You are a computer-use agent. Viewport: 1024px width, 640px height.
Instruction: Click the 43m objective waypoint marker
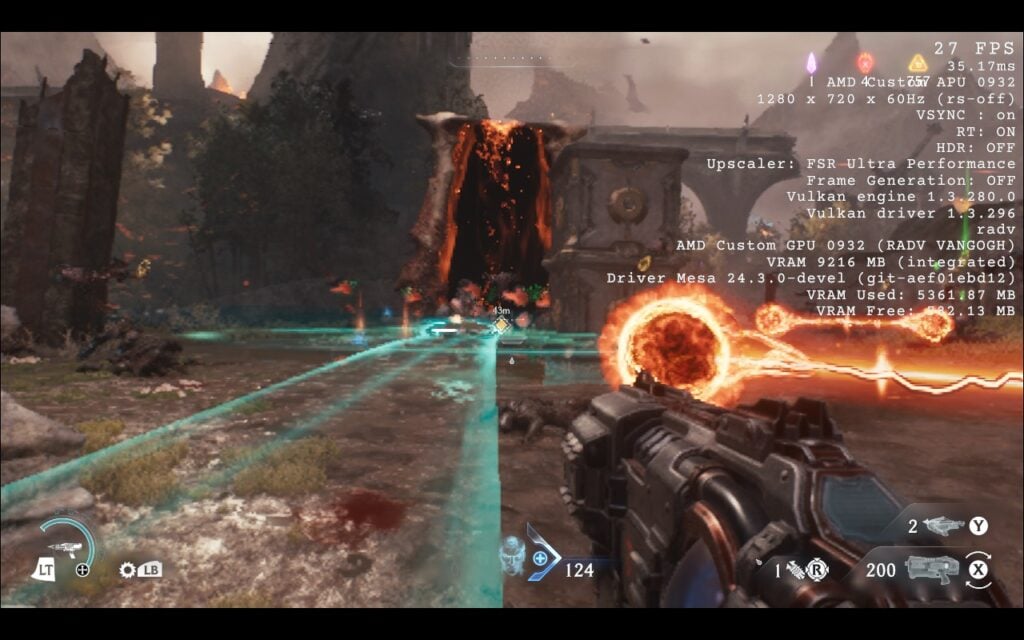click(501, 324)
